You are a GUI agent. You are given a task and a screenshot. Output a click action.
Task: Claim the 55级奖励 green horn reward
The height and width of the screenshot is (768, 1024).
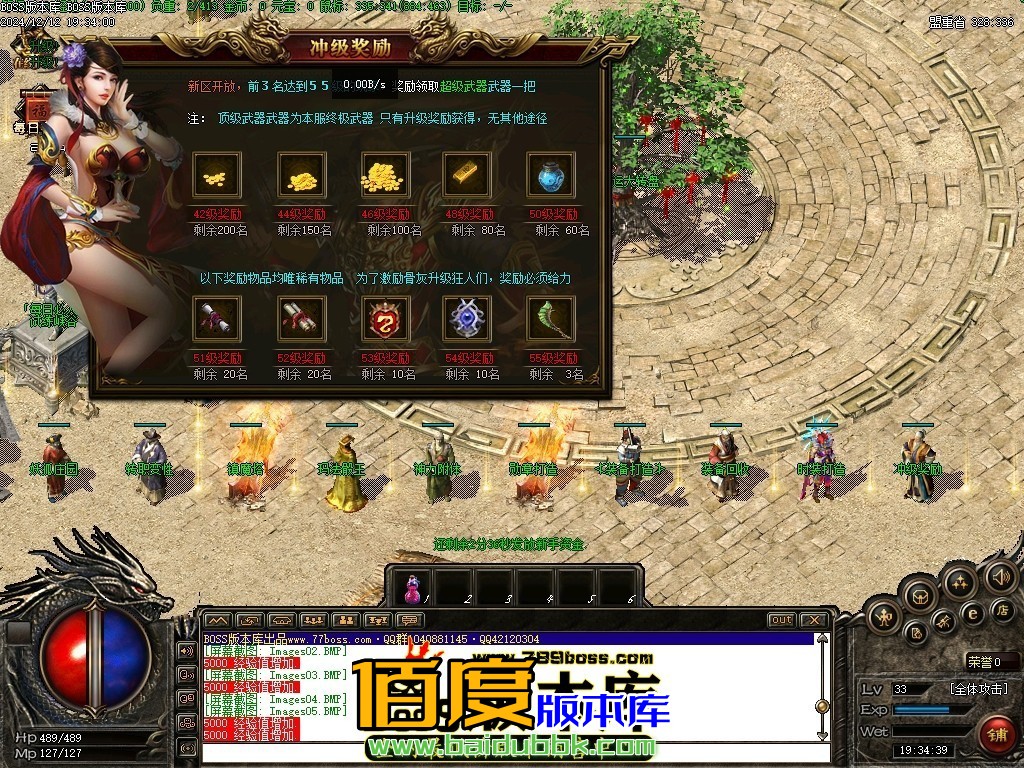tap(550, 320)
